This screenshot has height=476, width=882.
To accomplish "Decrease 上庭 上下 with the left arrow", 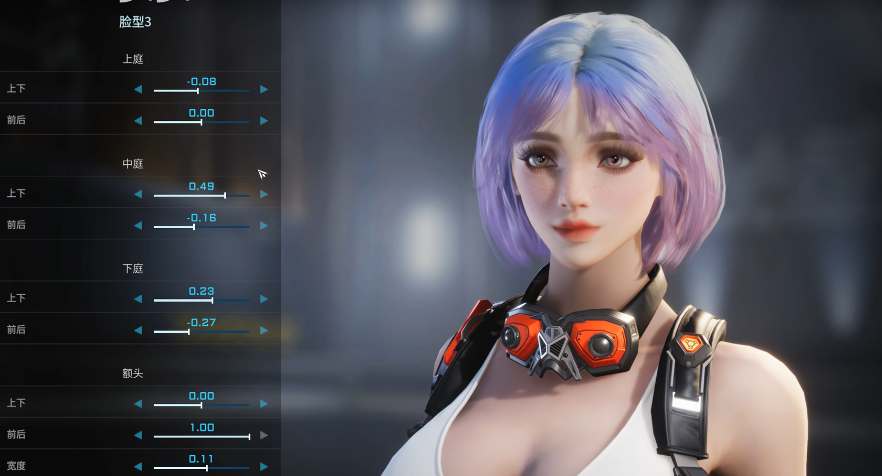I will [x=138, y=90].
